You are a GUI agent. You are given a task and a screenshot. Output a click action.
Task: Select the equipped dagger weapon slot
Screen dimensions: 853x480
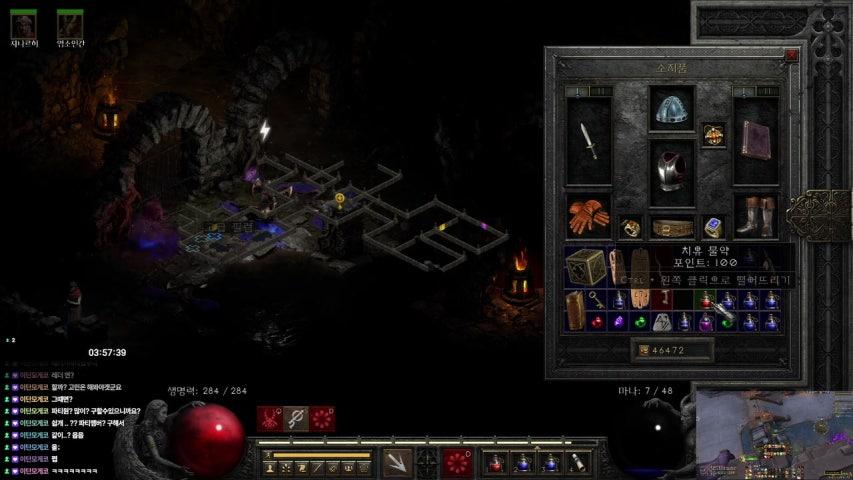tap(588, 141)
